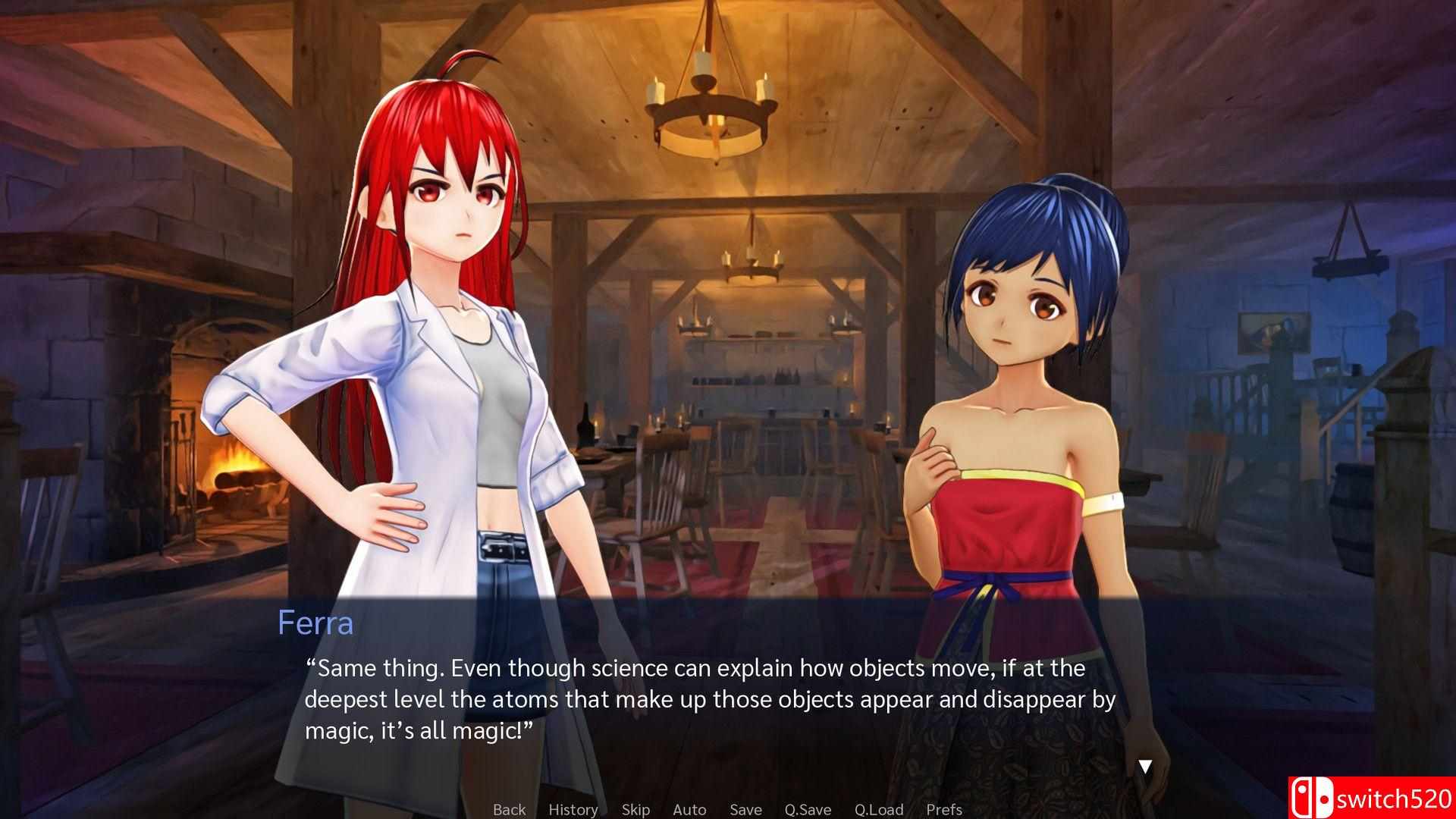Open the Save menu
The height and width of the screenshot is (819, 1456).
(x=745, y=809)
